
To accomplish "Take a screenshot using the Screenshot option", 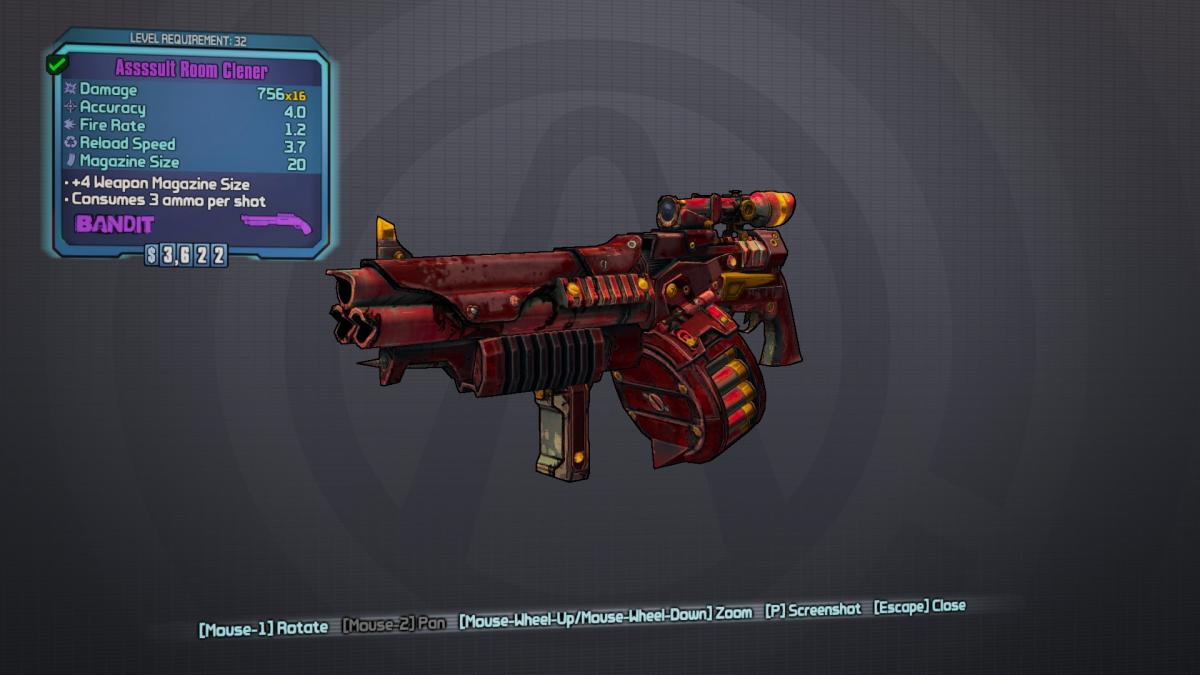I will click(814, 610).
